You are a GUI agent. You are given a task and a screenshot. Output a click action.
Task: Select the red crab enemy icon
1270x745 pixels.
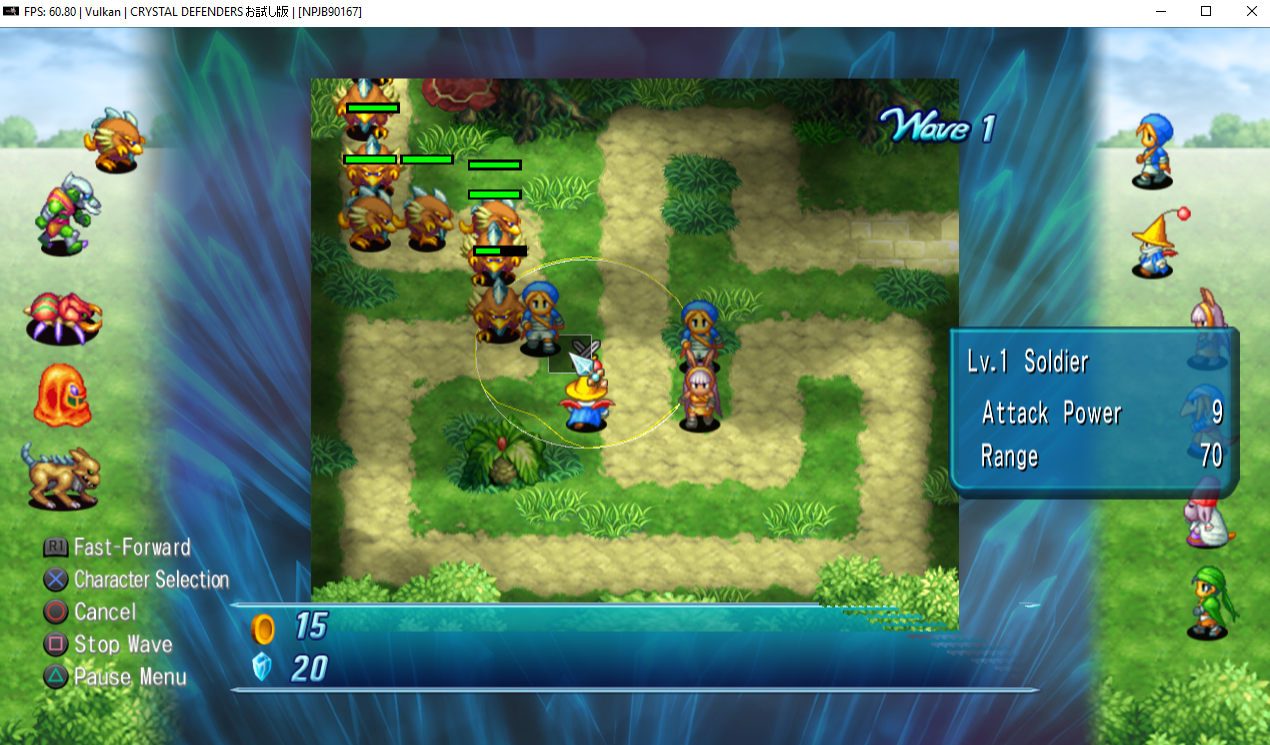(62, 317)
